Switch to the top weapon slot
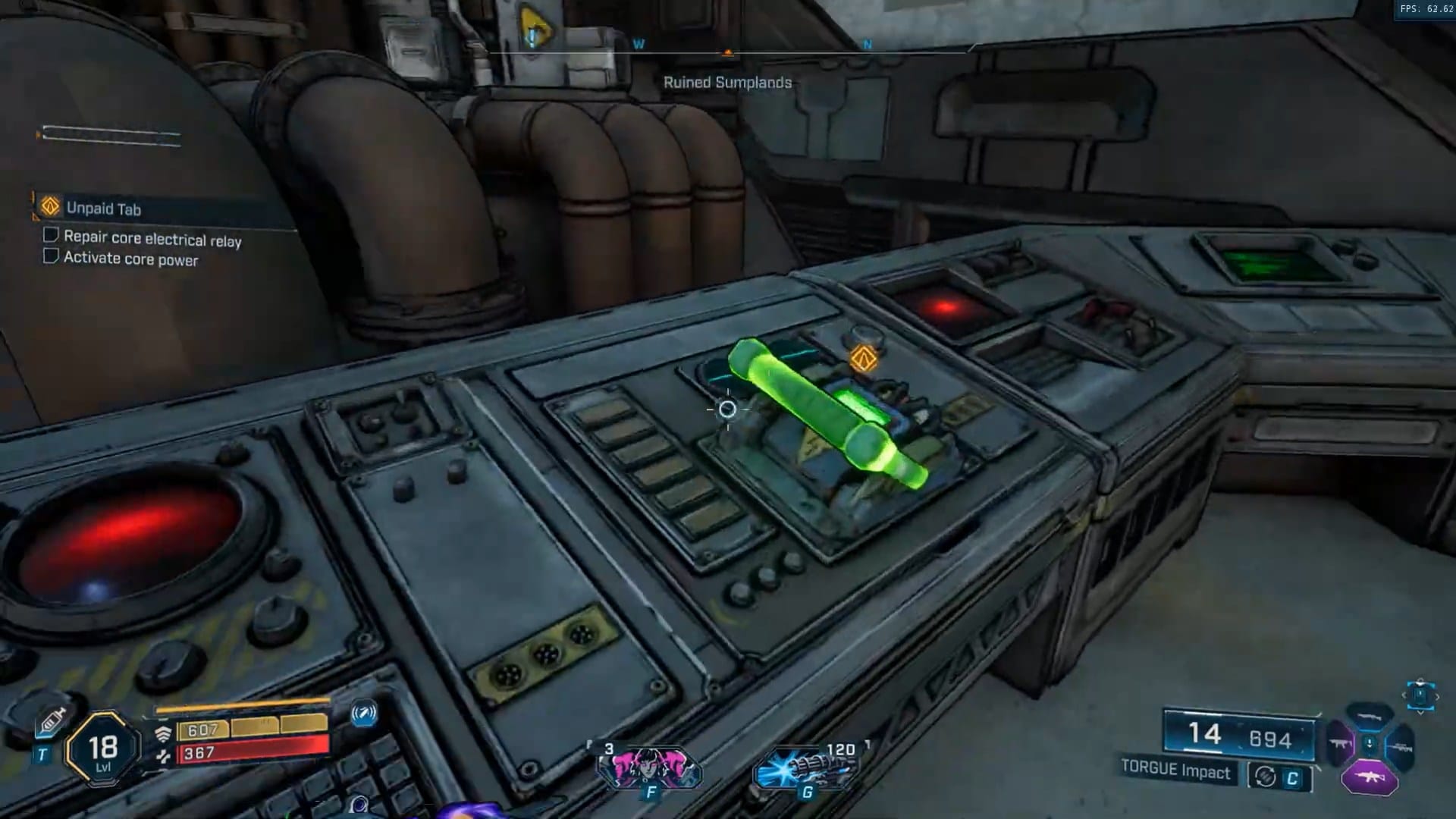Image resolution: width=1456 pixels, height=819 pixels. point(1370,717)
